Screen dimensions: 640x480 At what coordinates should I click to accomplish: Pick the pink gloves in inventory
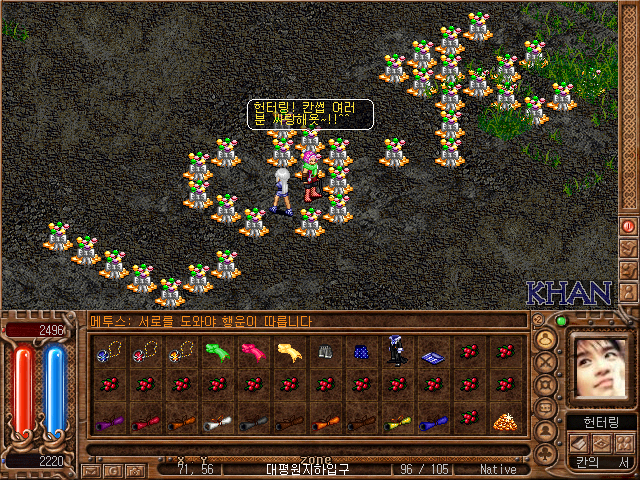click(x=251, y=351)
